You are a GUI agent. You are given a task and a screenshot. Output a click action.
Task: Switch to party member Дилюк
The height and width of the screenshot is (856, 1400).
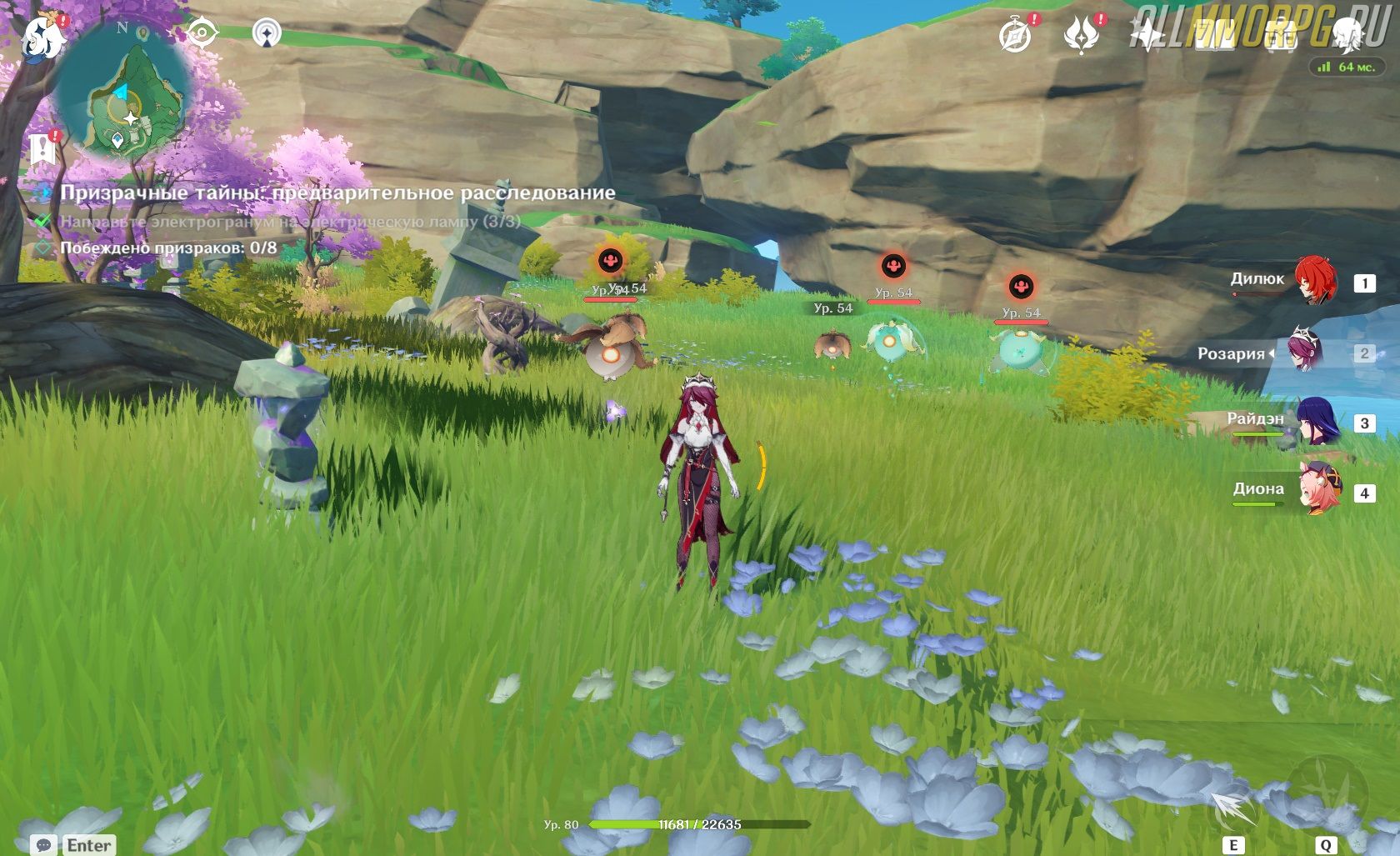(1315, 282)
